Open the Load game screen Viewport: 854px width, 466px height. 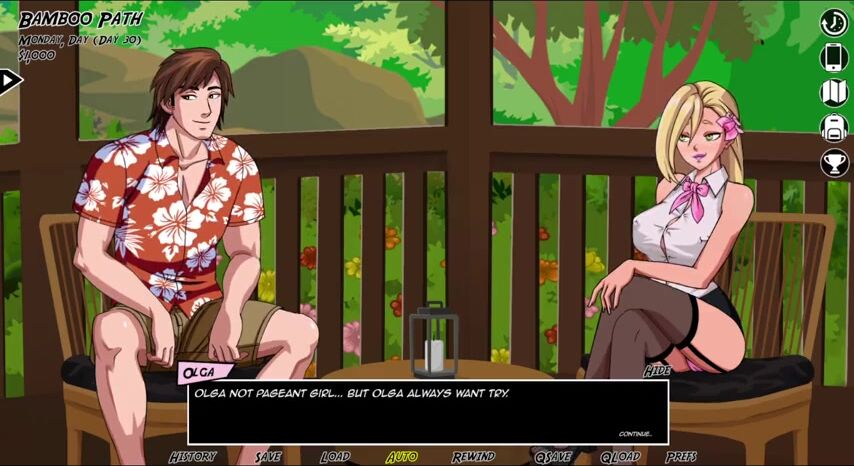(x=335, y=456)
